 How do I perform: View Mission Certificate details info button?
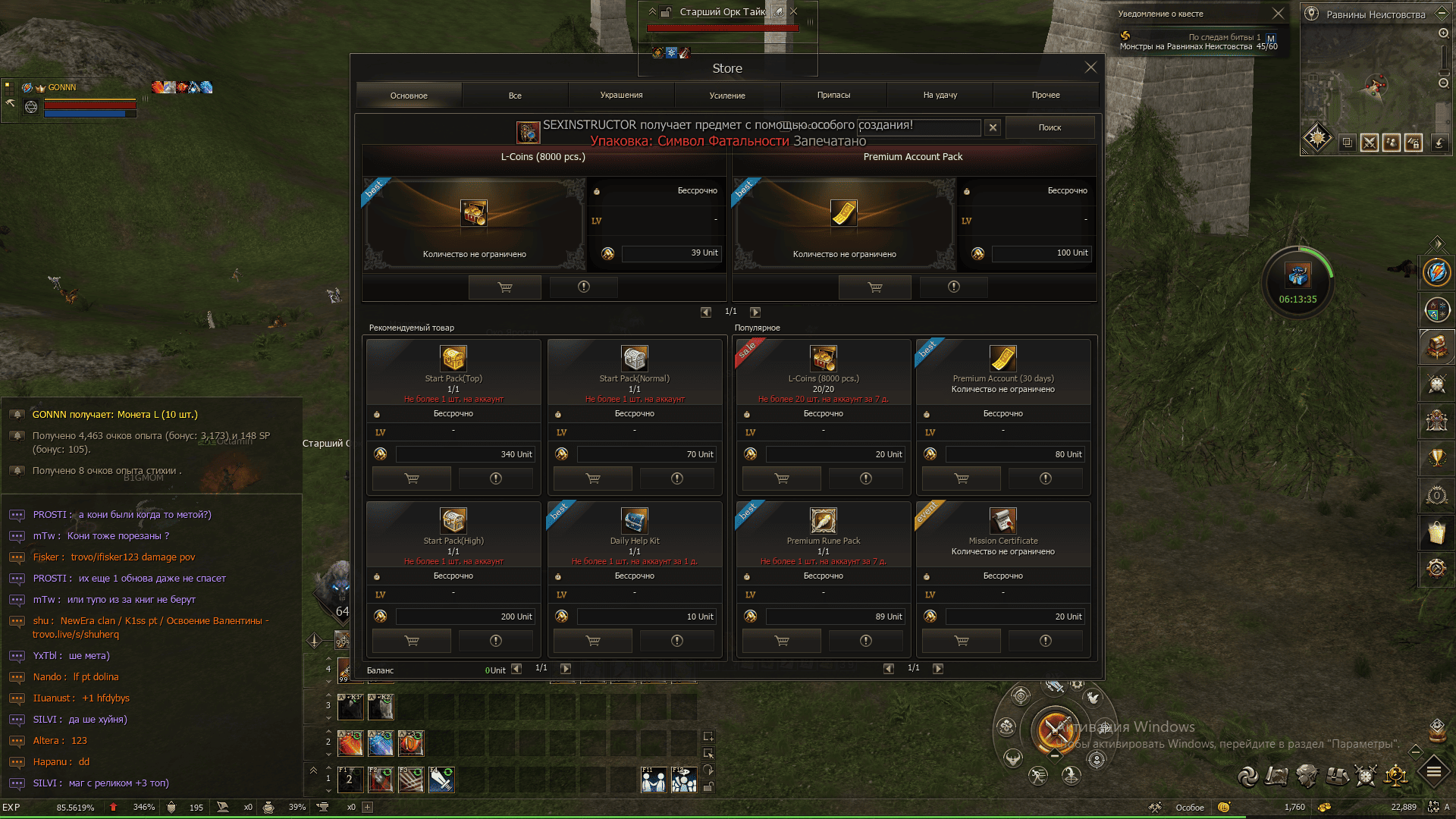click(x=1045, y=641)
